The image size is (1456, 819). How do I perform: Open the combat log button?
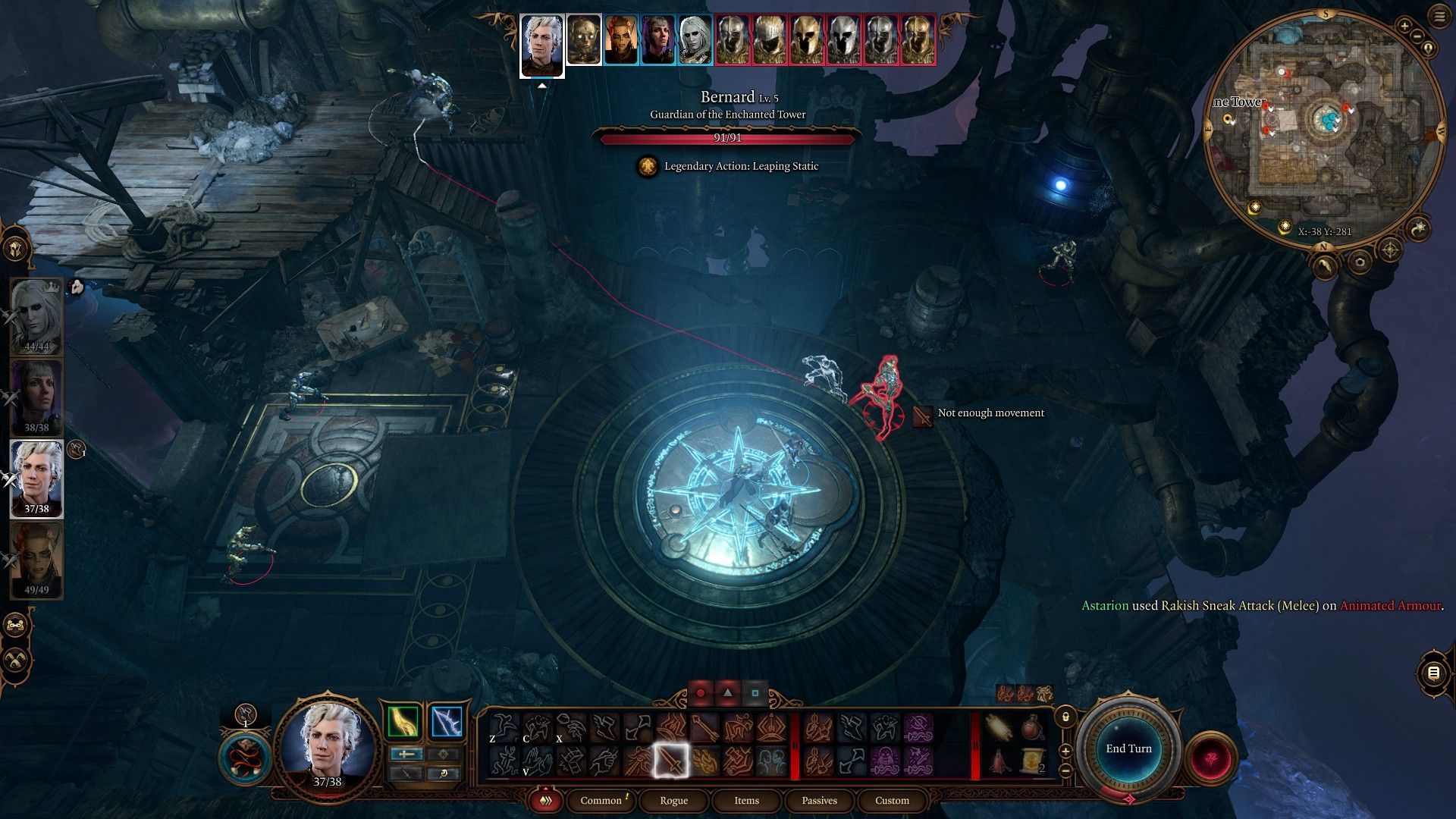[1433, 673]
